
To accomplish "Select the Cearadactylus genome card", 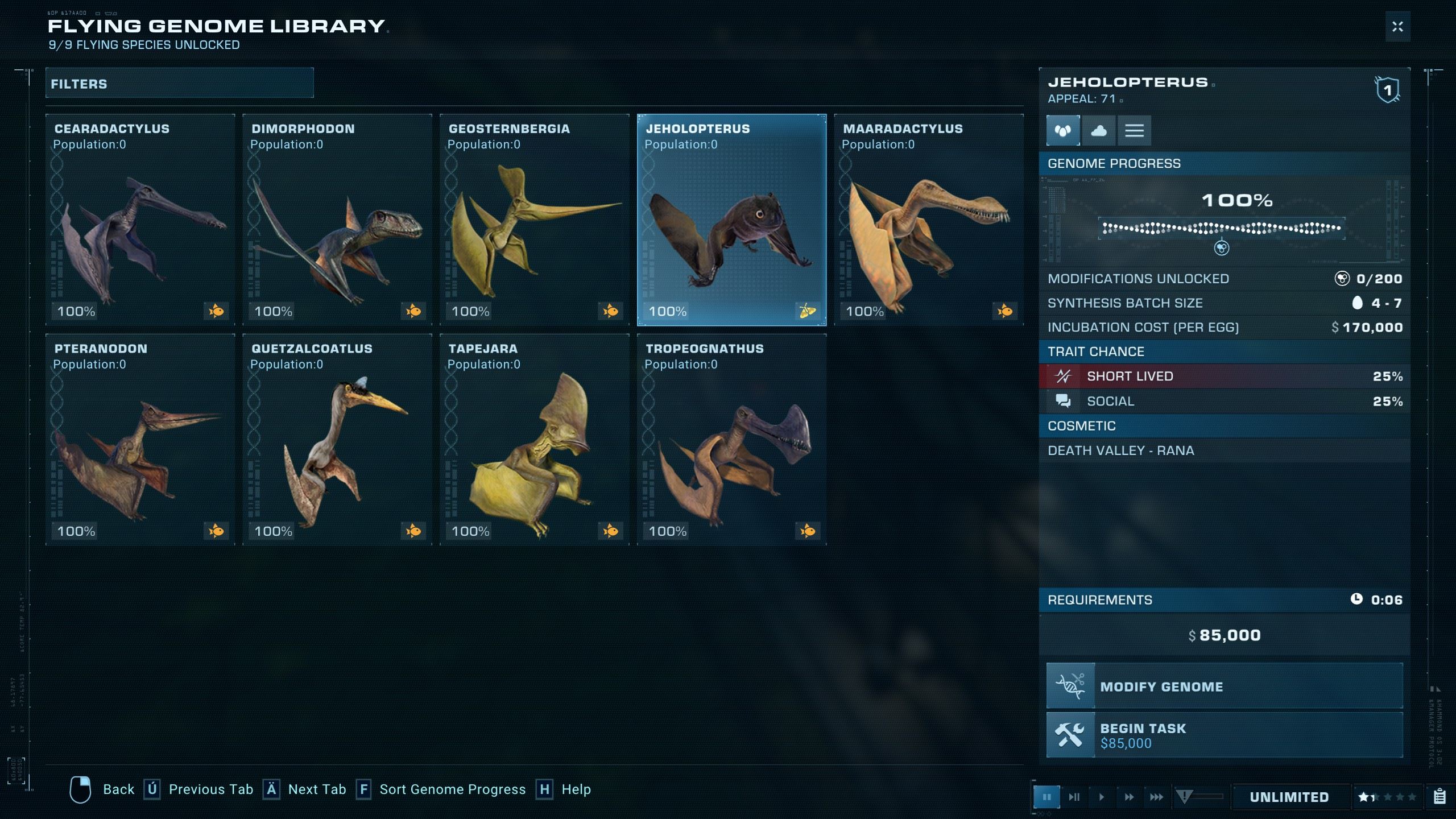I will (x=140, y=220).
